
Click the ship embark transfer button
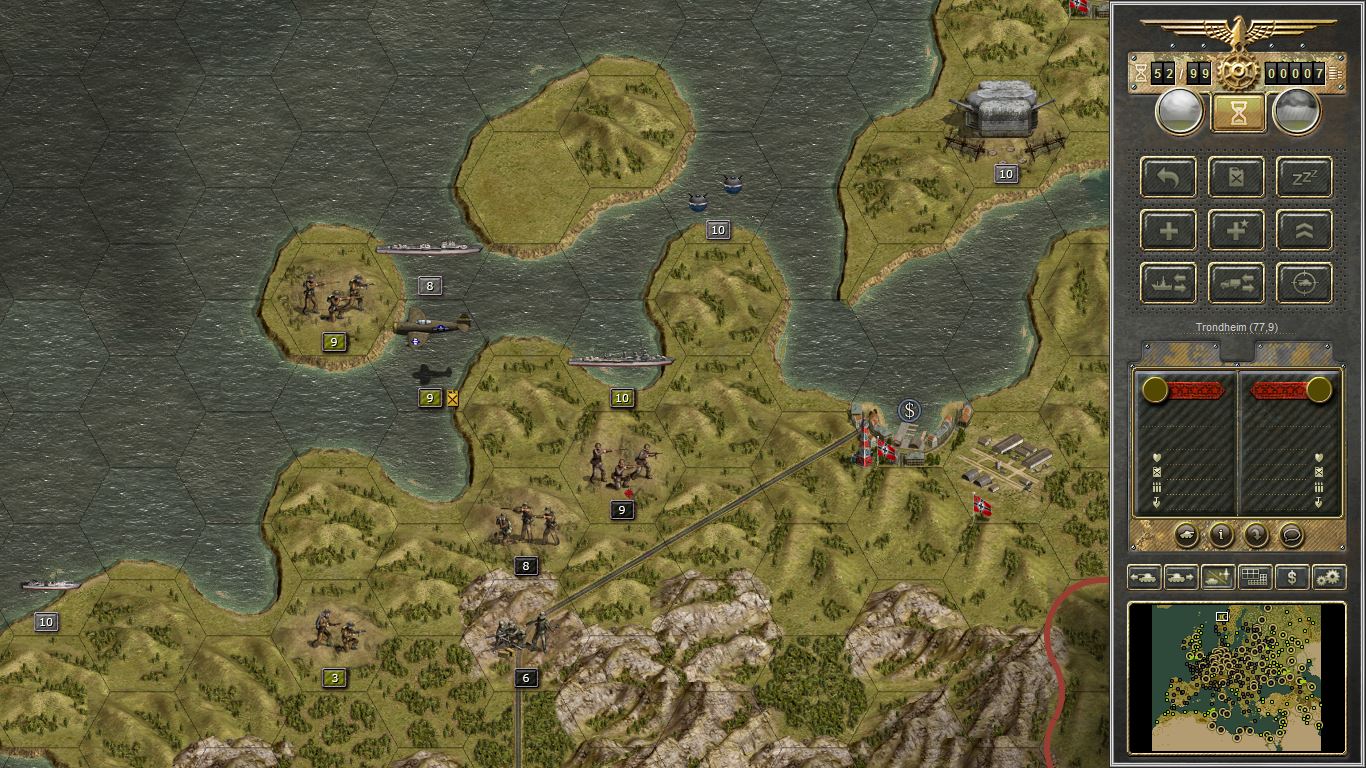click(1169, 283)
